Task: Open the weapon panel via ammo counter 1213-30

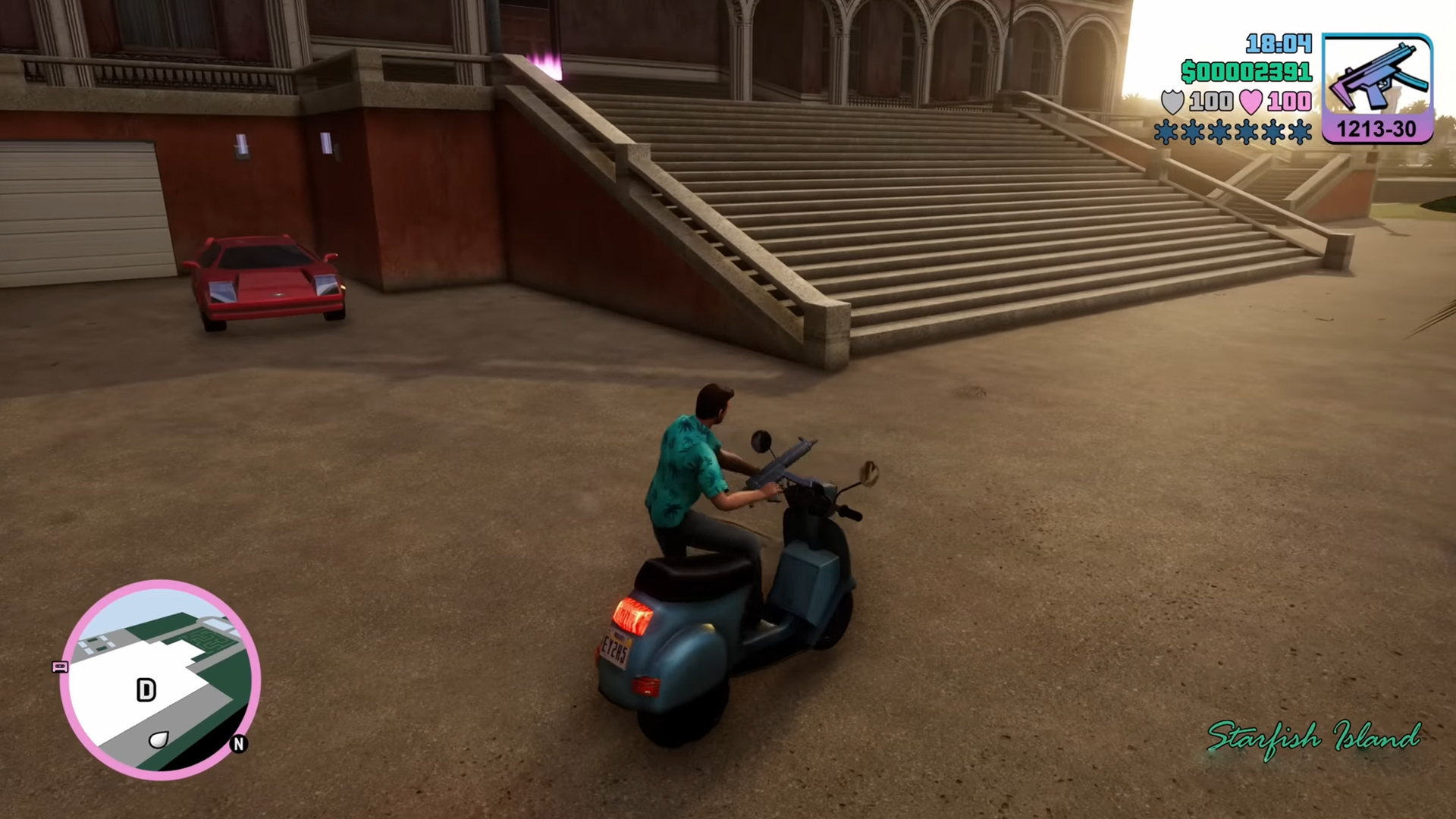Action: click(1376, 129)
